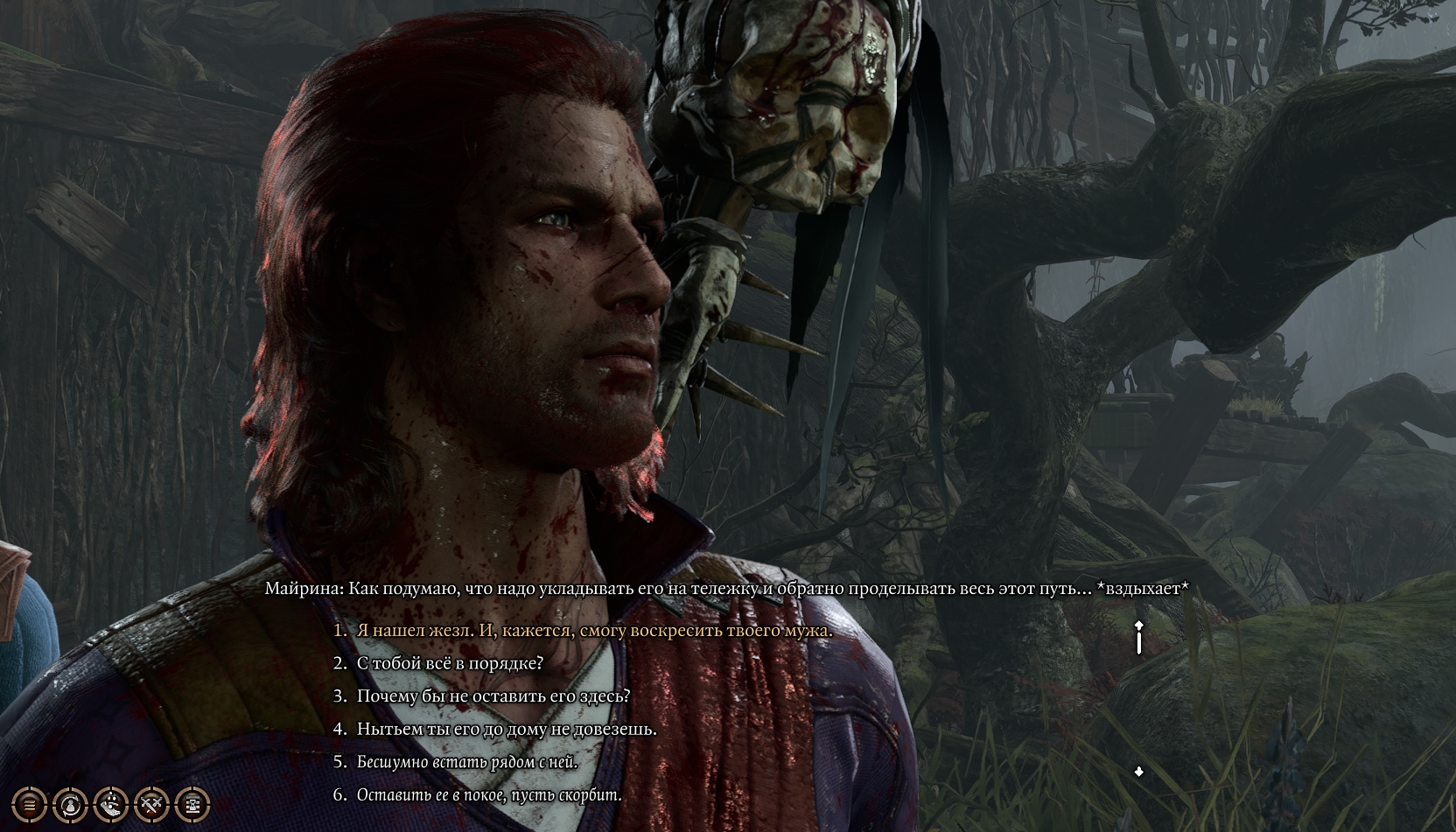This screenshot has width=1456, height=832.
Task: Pick the reply starting with "Нытьем"
Action: point(506,729)
